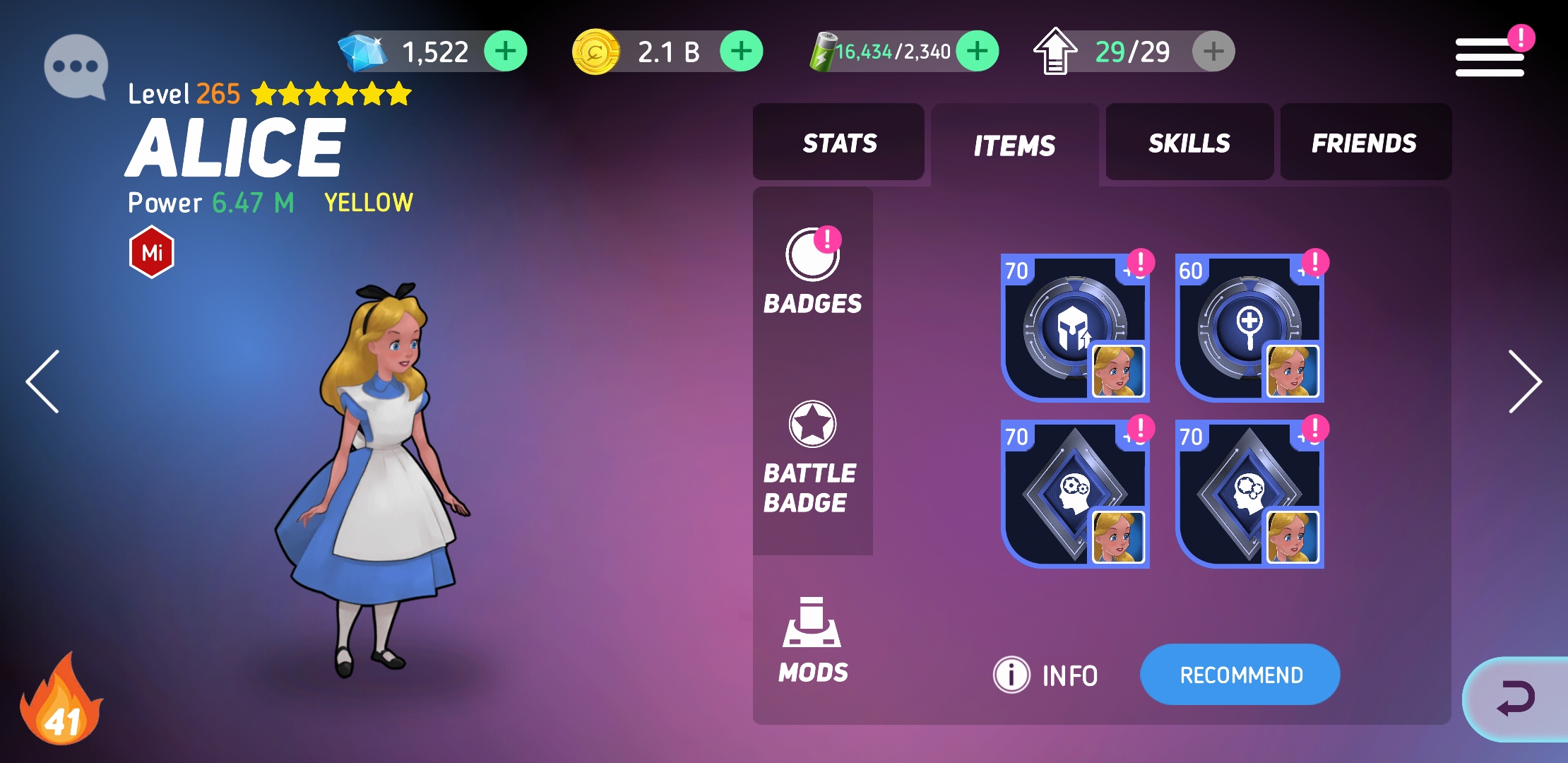Viewport: 1568px width, 763px height.
Task: Open the chat bubble icon
Action: (76, 66)
